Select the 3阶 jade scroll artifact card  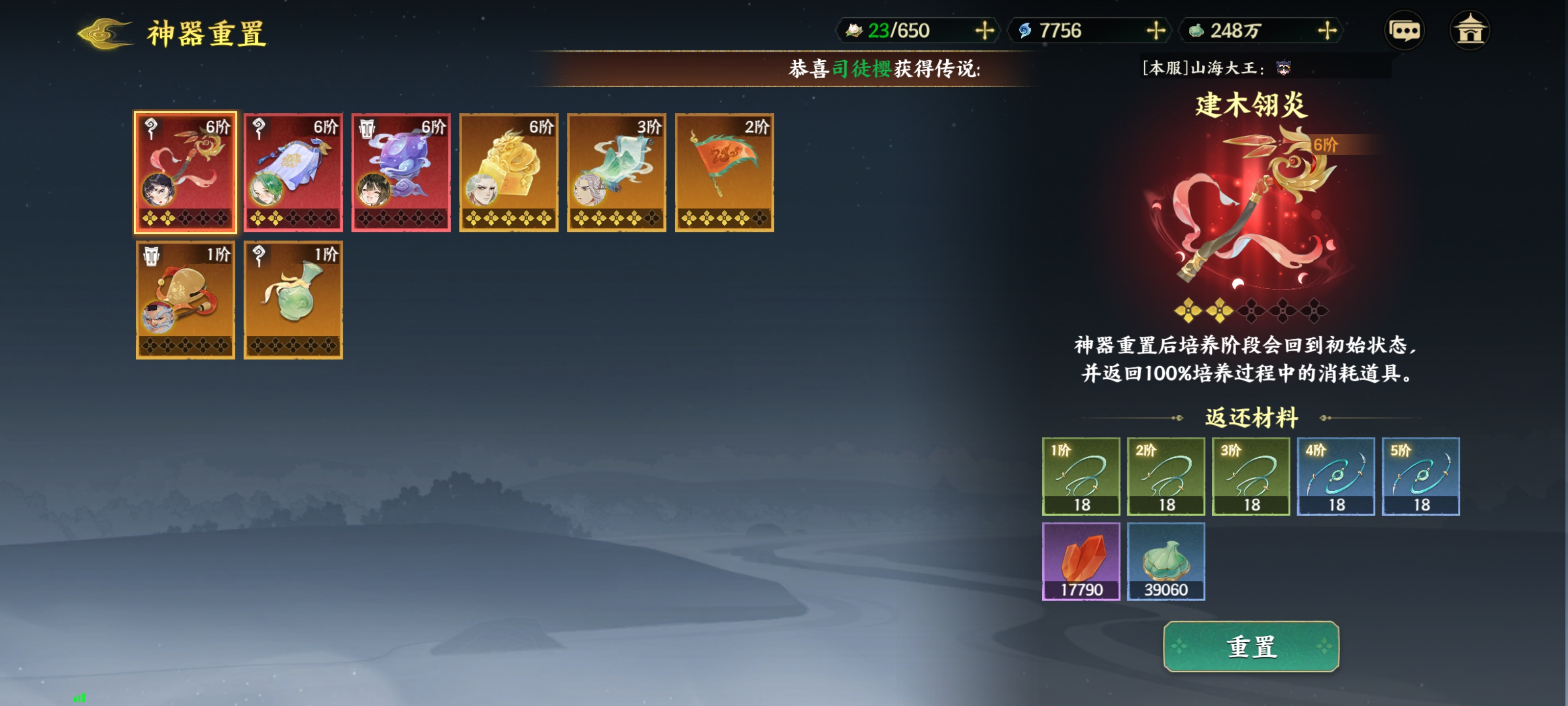pyautogui.click(x=616, y=172)
